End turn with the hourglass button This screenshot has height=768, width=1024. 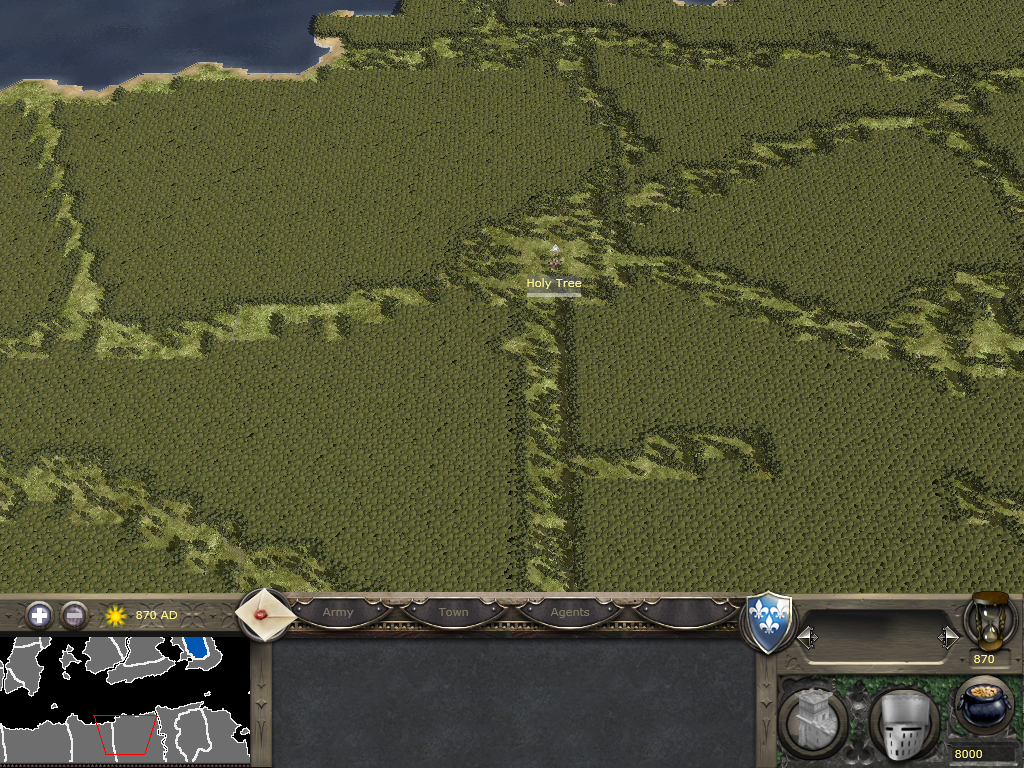989,620
